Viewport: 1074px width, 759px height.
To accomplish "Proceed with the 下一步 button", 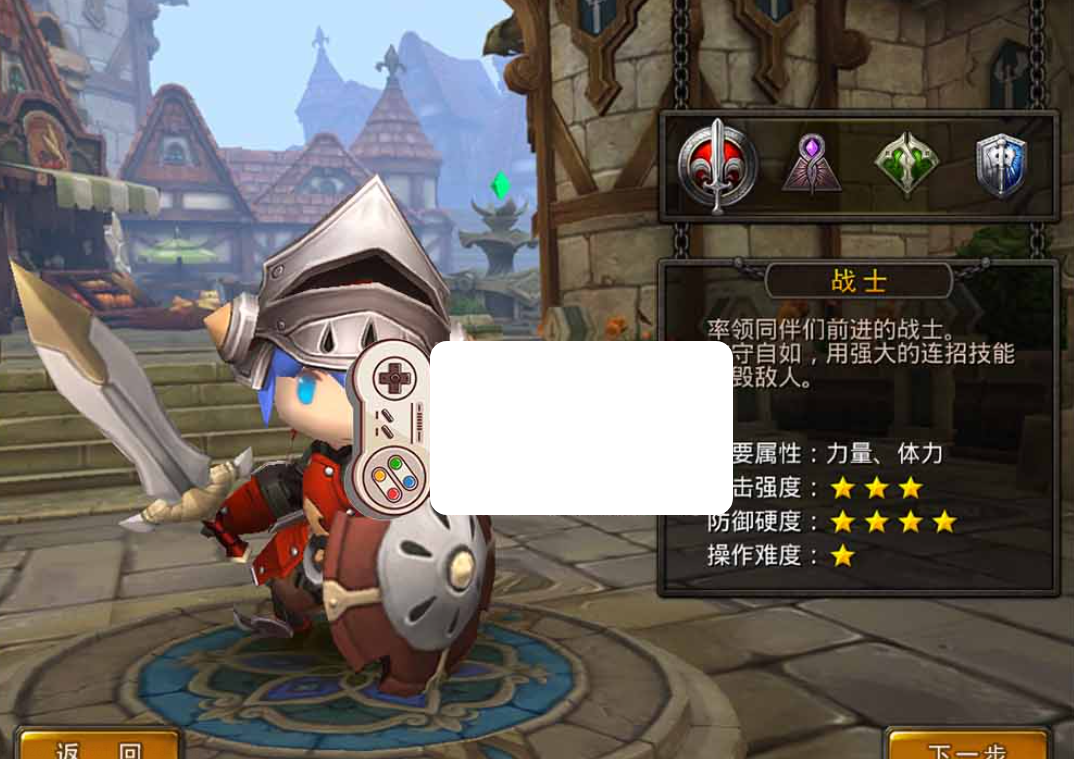I will click(x=966, y=745).
